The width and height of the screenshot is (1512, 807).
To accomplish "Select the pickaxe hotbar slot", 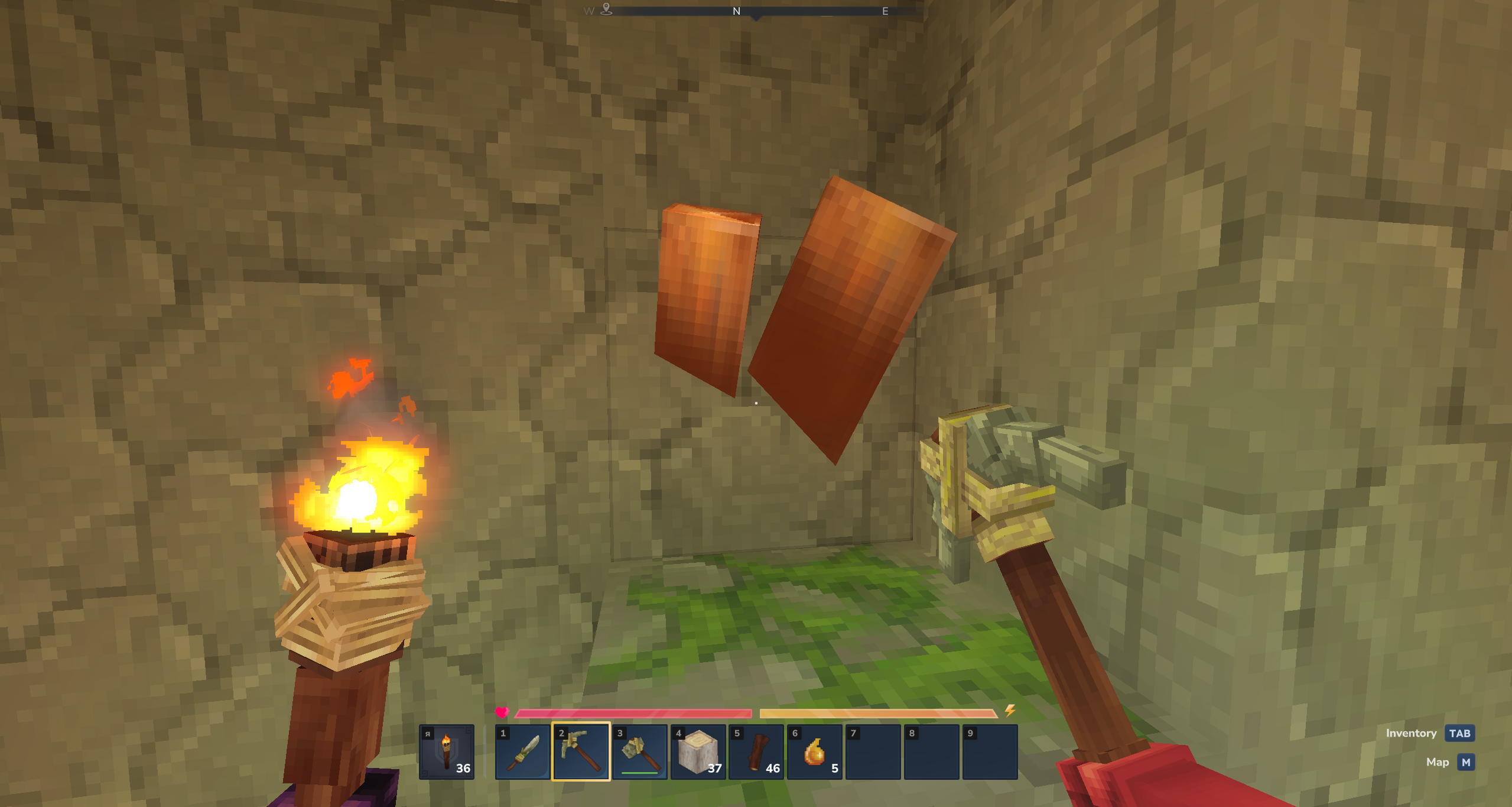I will coord(581,751).
